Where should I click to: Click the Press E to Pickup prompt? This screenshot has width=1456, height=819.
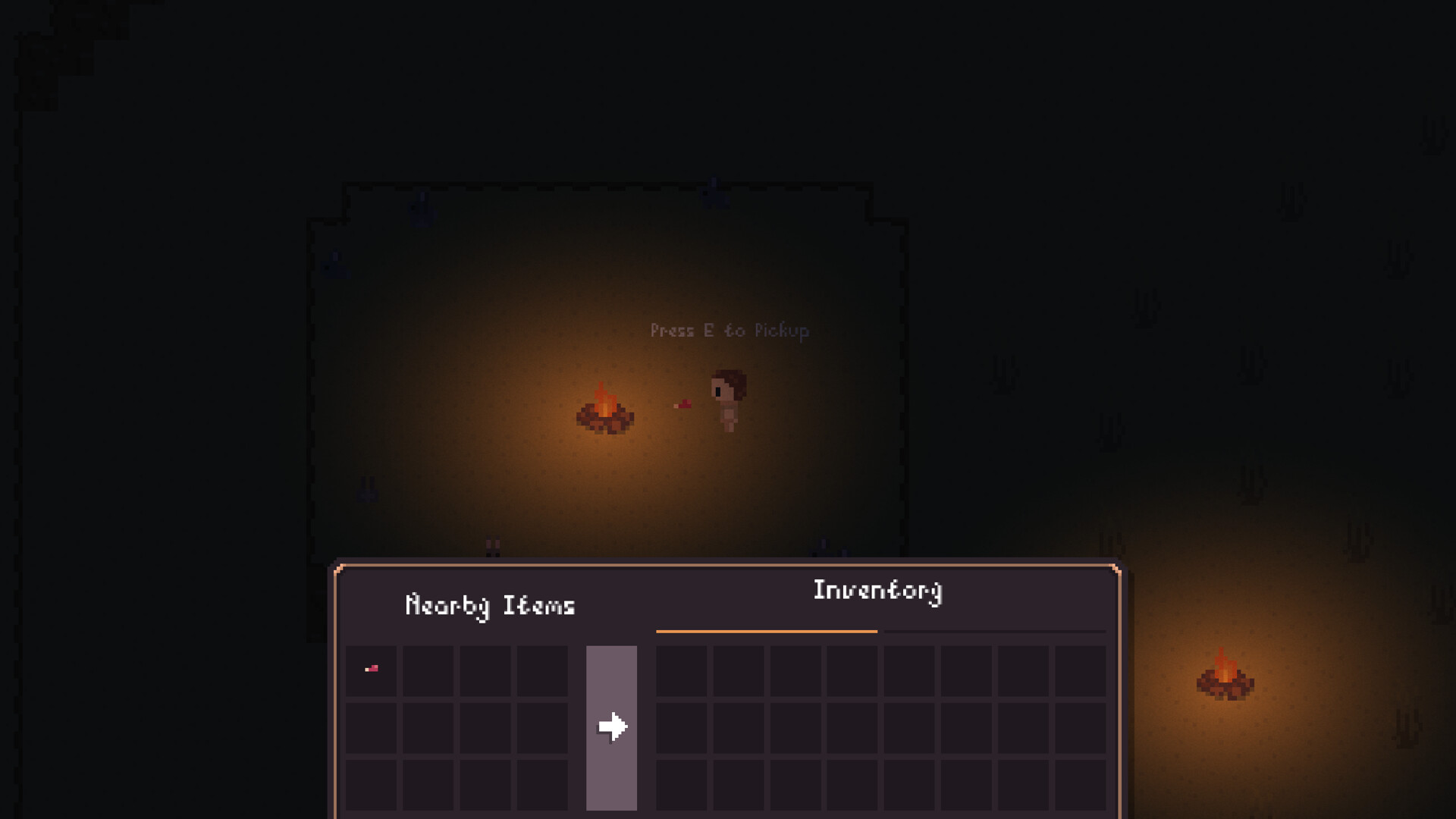tap(730, 331)
